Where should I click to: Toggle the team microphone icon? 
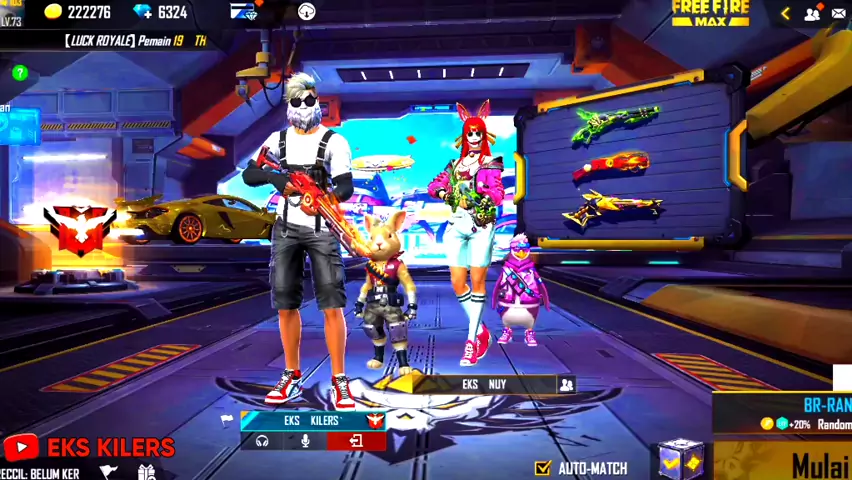pyautogui.click(x=307, y=441)
